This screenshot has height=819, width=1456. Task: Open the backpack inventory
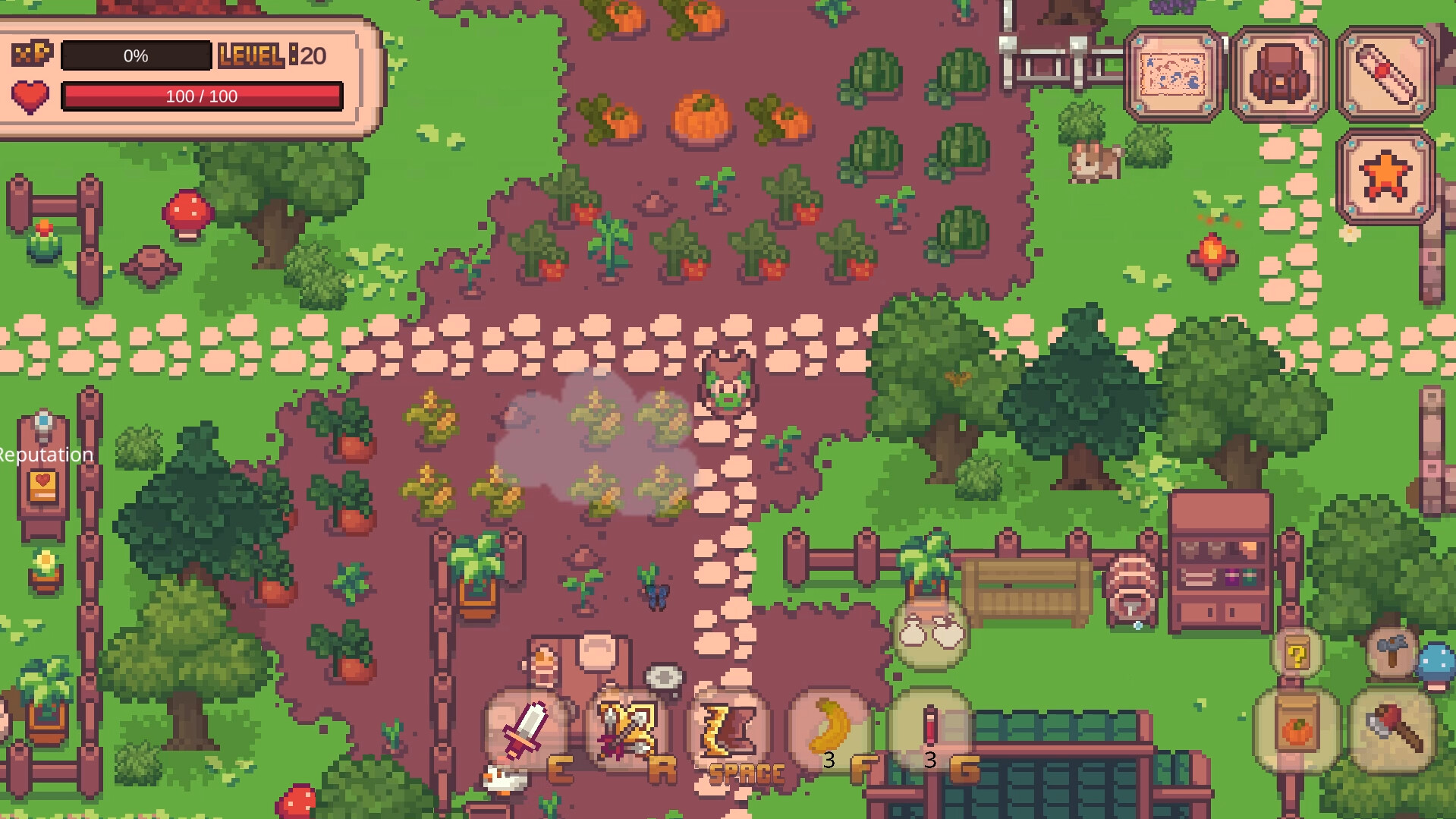click(1278, 76)
